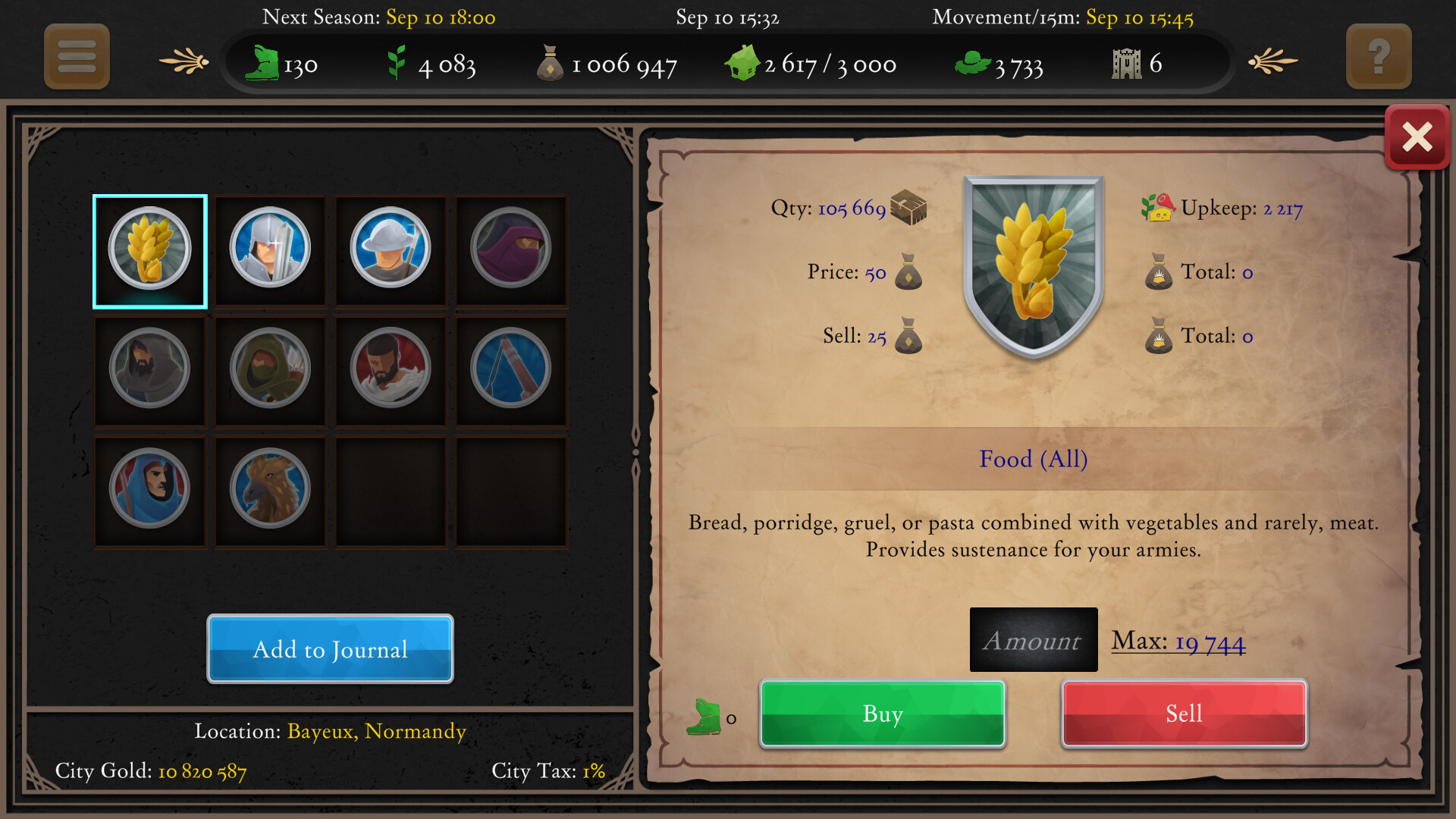Click Add to Journal
Viewport: 1456px width, 819px height.
point(330,649)
